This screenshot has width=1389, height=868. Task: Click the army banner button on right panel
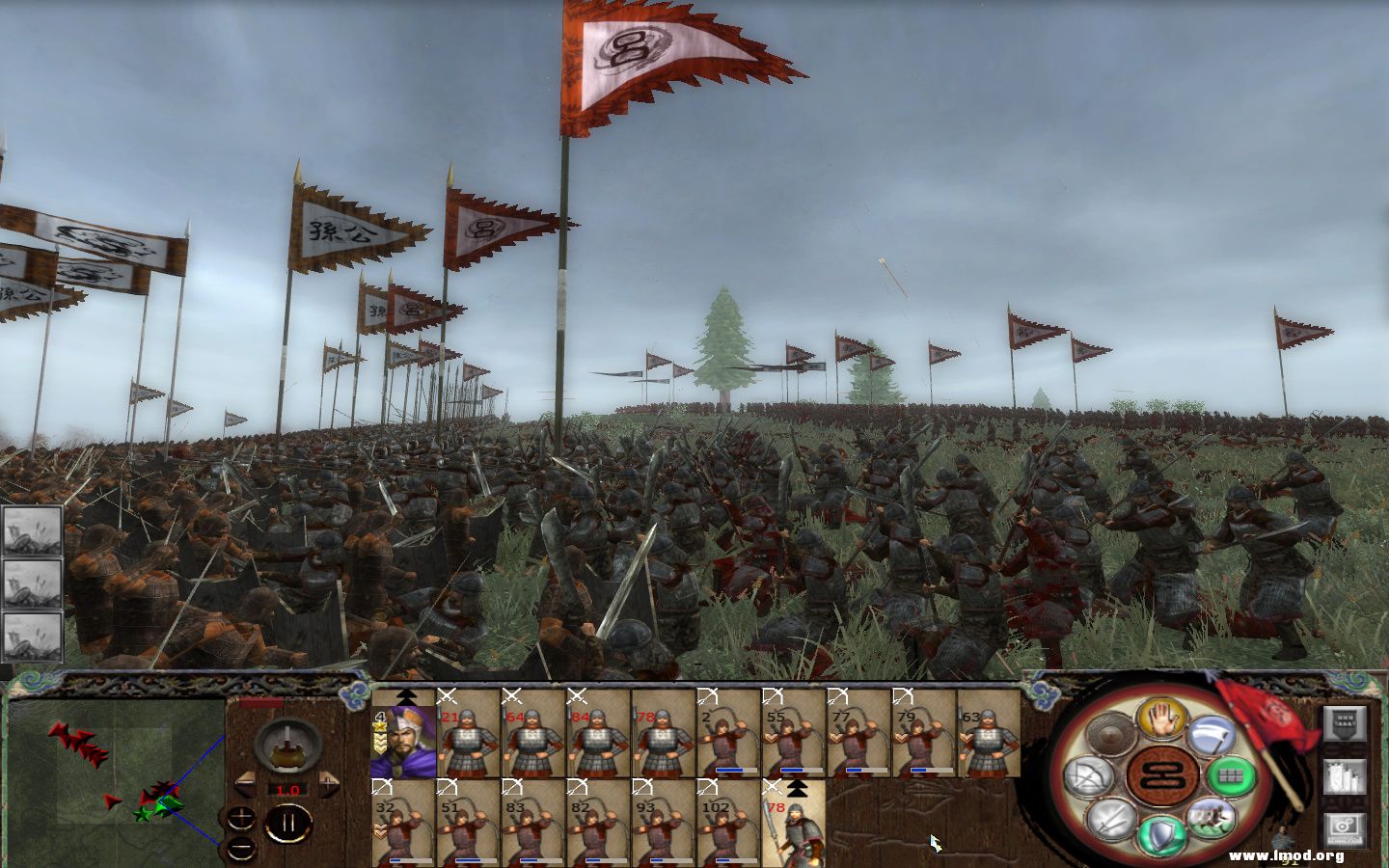pyautogui.click(x=1346, y=724)
